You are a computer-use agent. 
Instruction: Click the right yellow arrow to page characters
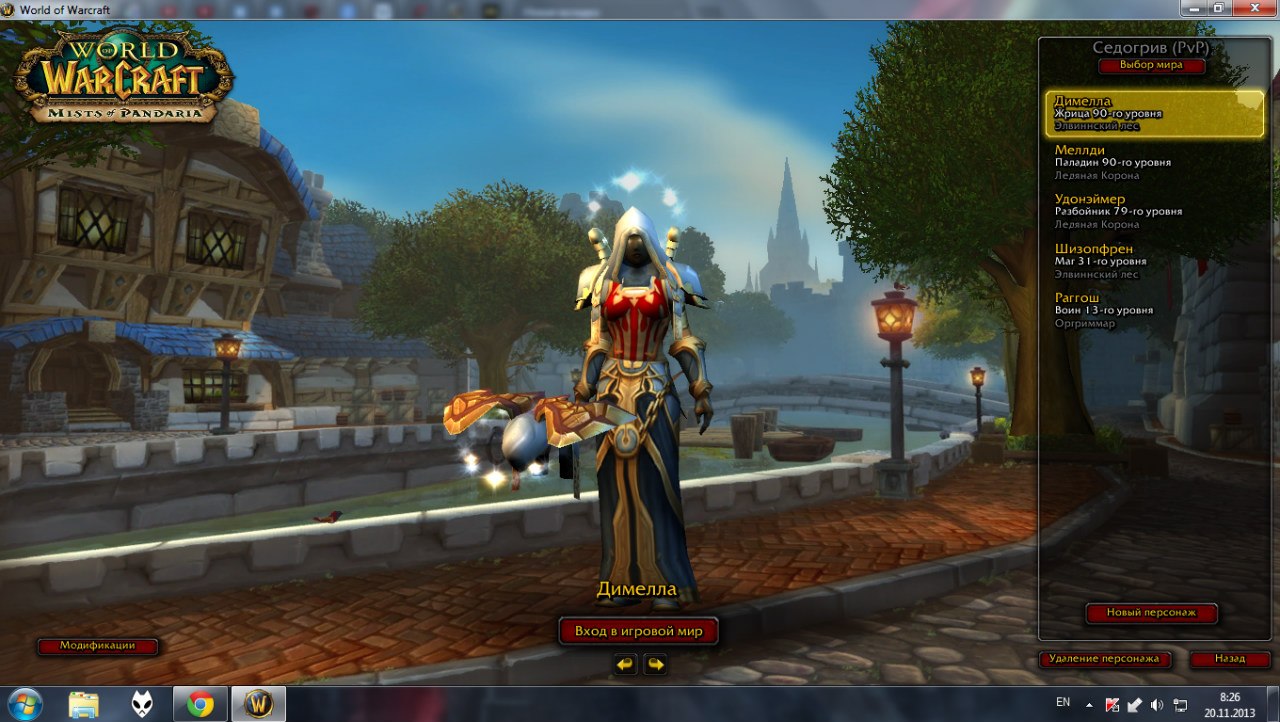coord(655,662)
